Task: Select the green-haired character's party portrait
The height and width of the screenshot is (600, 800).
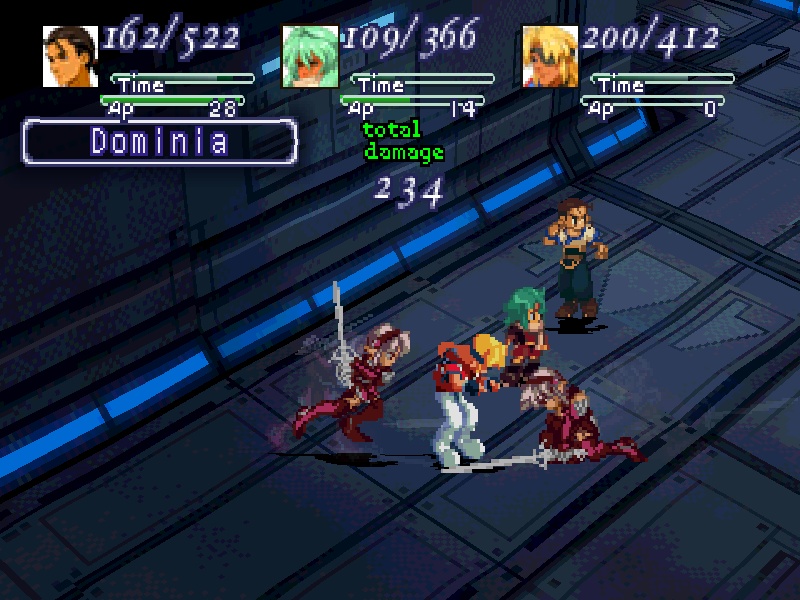Action: (x=310, y=56)
